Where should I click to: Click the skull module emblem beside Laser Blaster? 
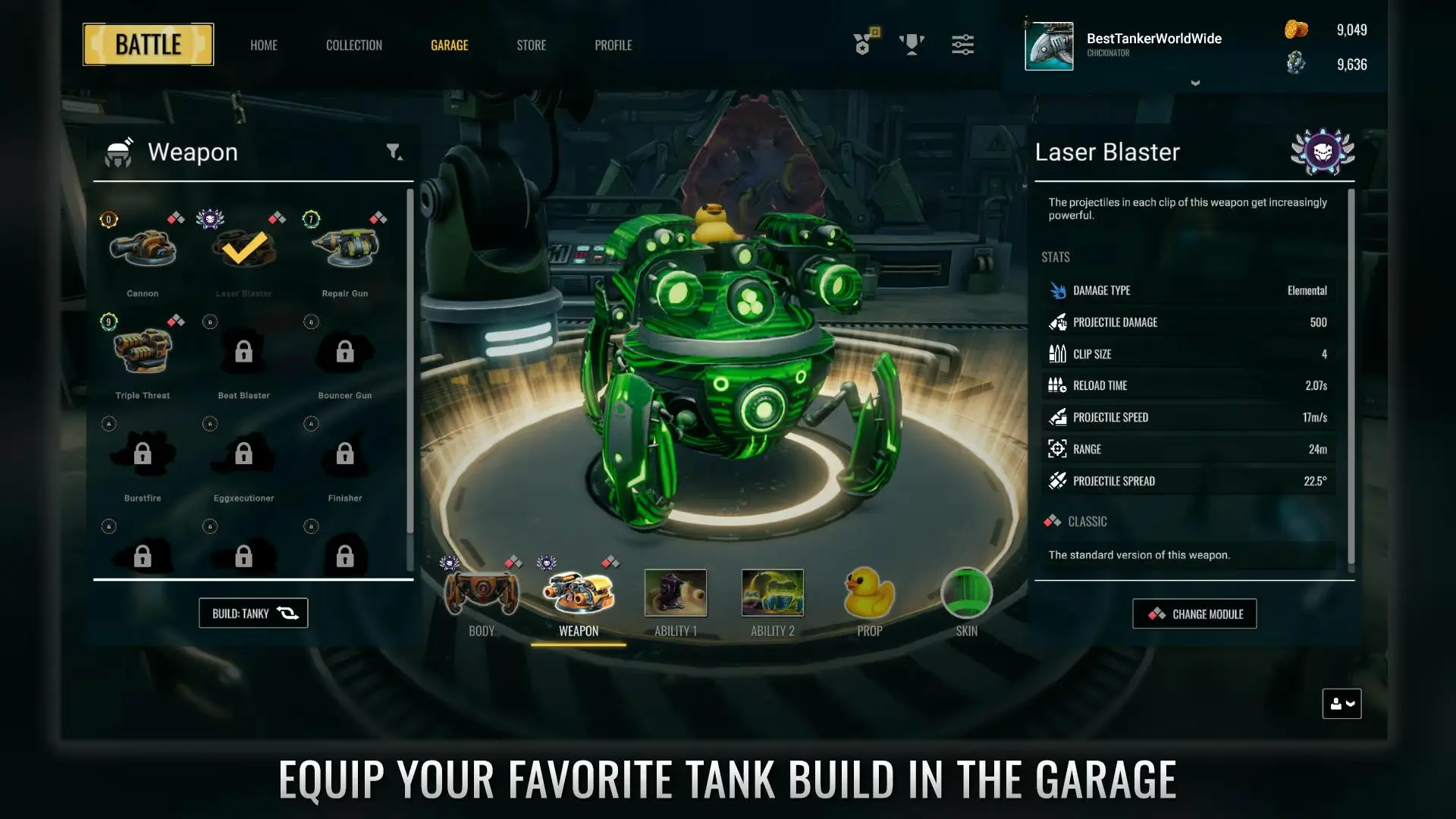tap(1323, 152)
